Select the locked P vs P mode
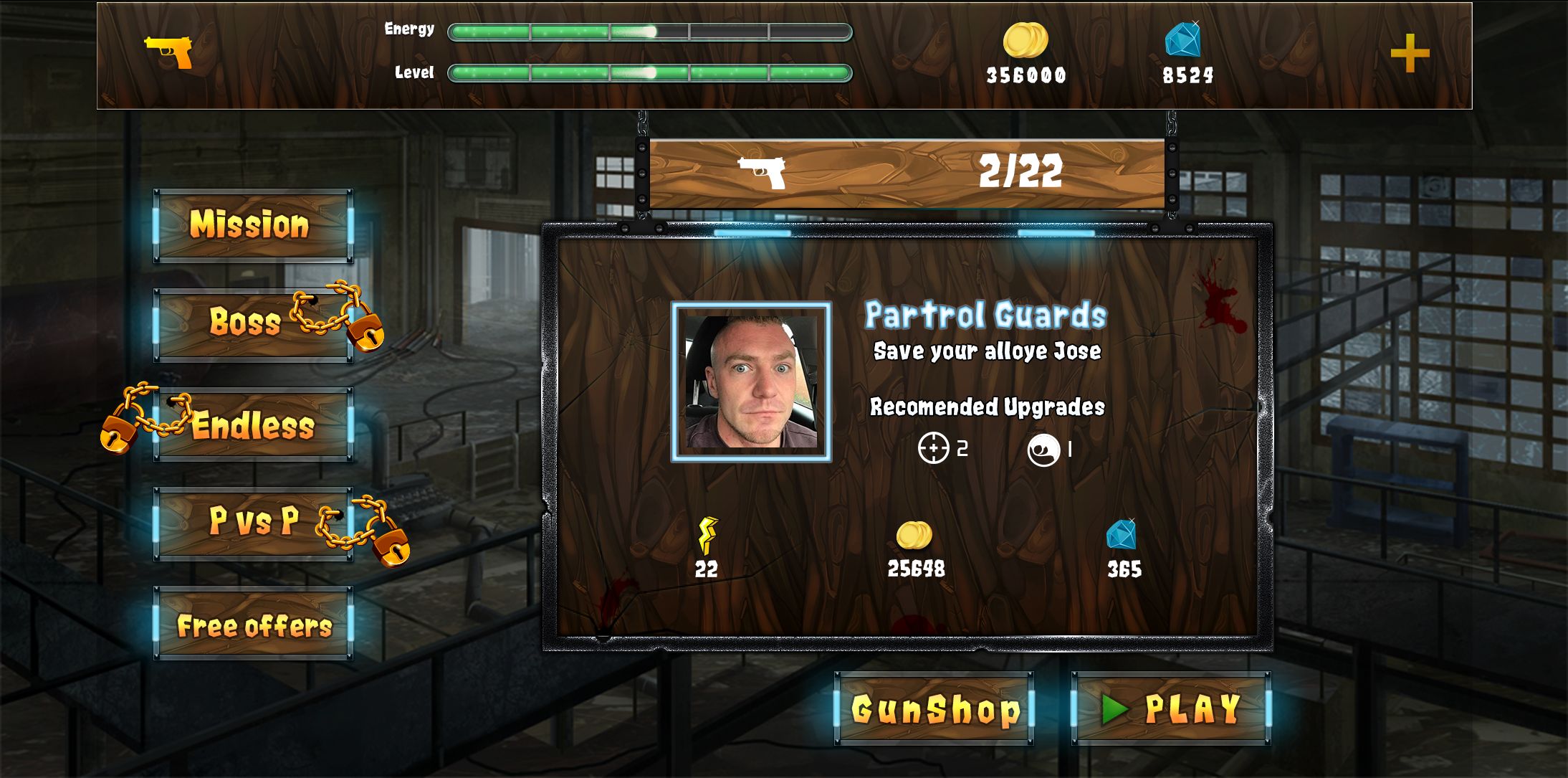 pyautogui.click(x=253, y=523)
